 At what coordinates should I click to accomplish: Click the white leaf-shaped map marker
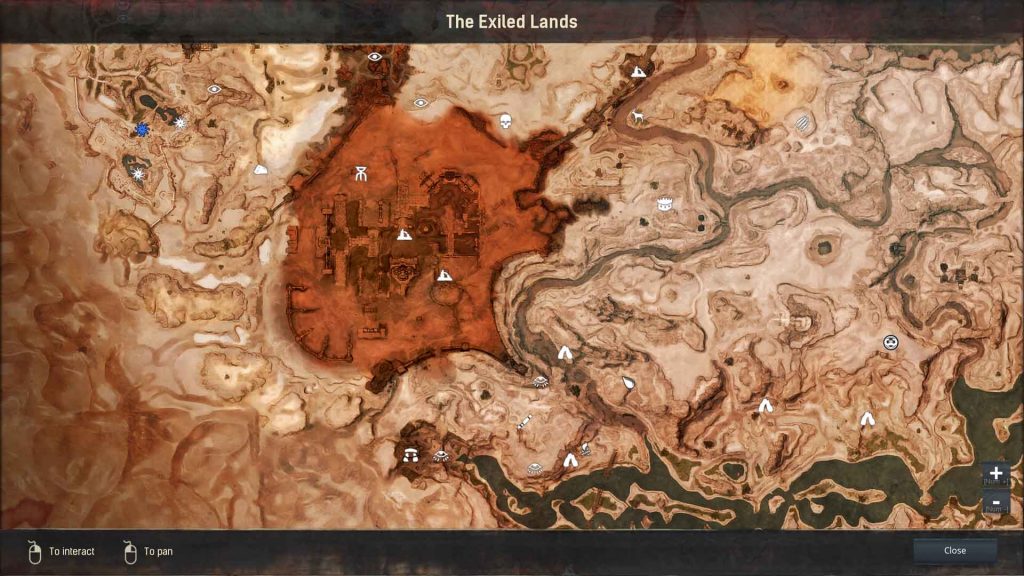[x=628, y=382]
